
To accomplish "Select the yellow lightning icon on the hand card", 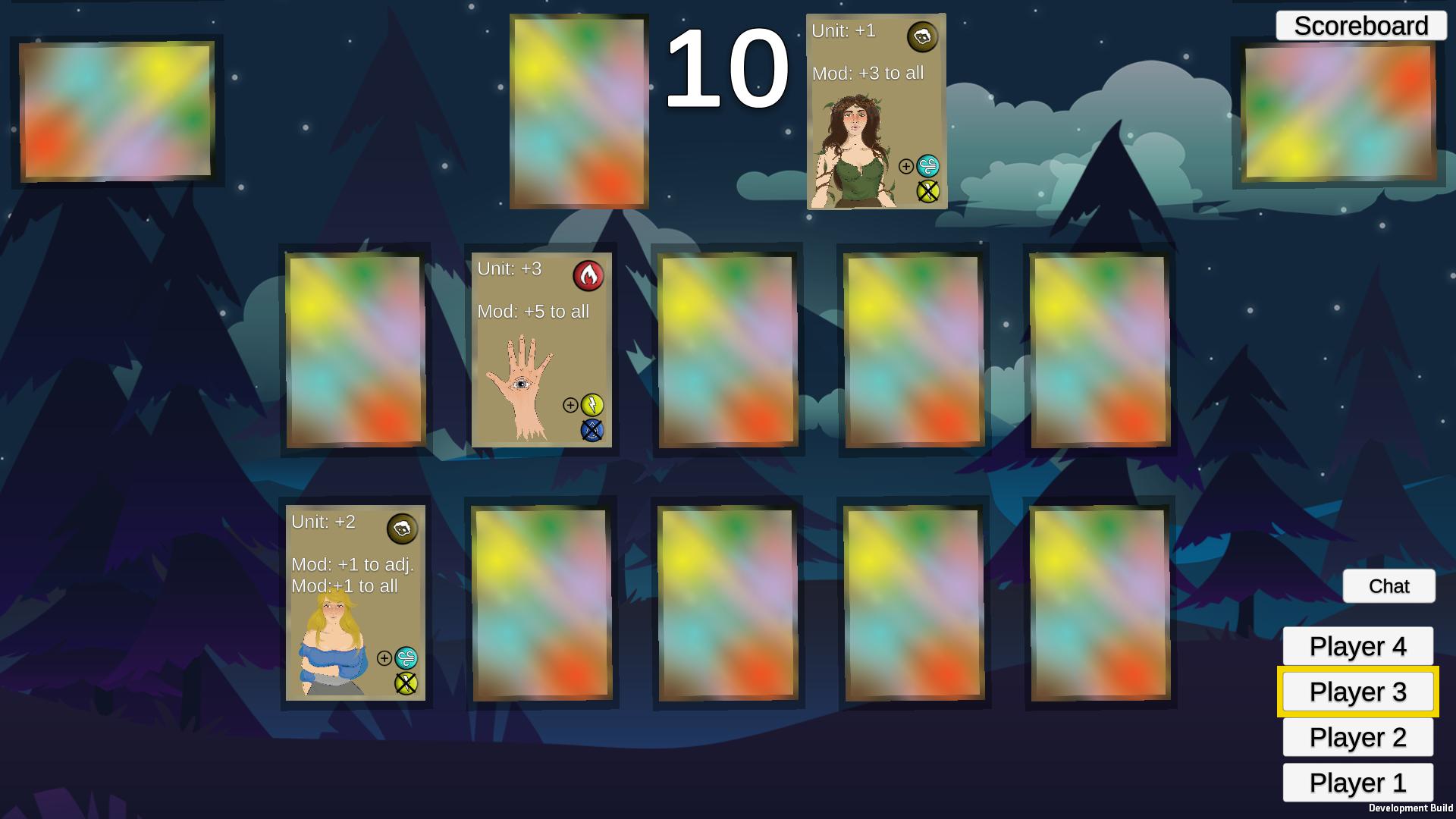I will coord(591,406).
